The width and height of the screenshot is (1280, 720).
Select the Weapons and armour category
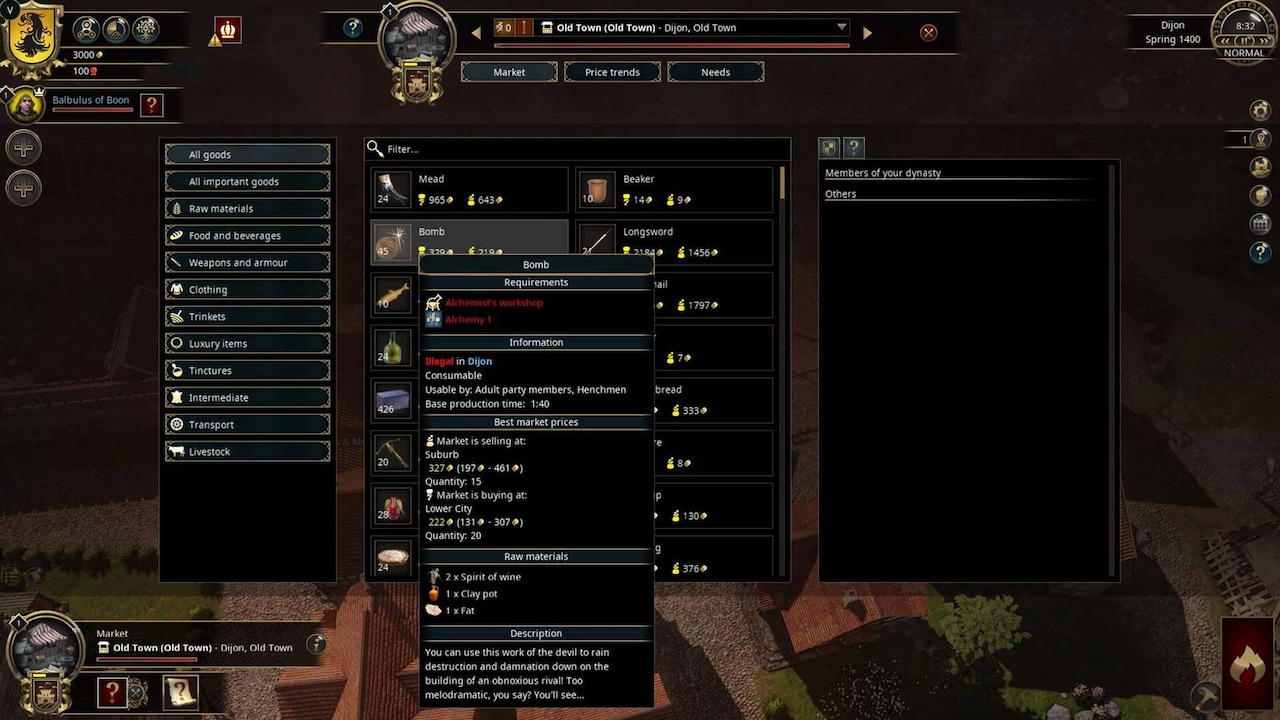(247, 262)
